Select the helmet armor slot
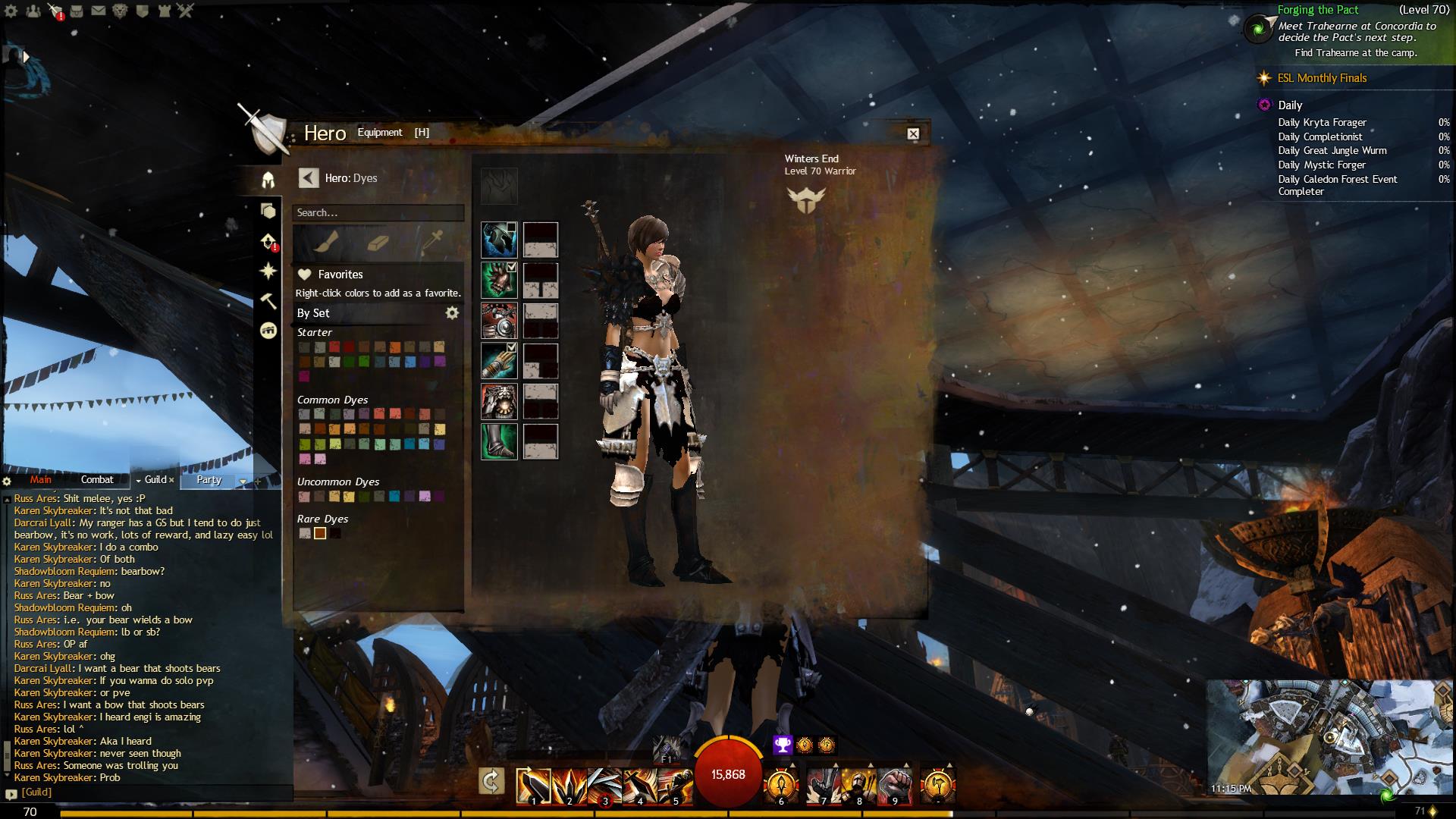The height and width of the screenshot is (819, 1456). click(x=499, y=240)
